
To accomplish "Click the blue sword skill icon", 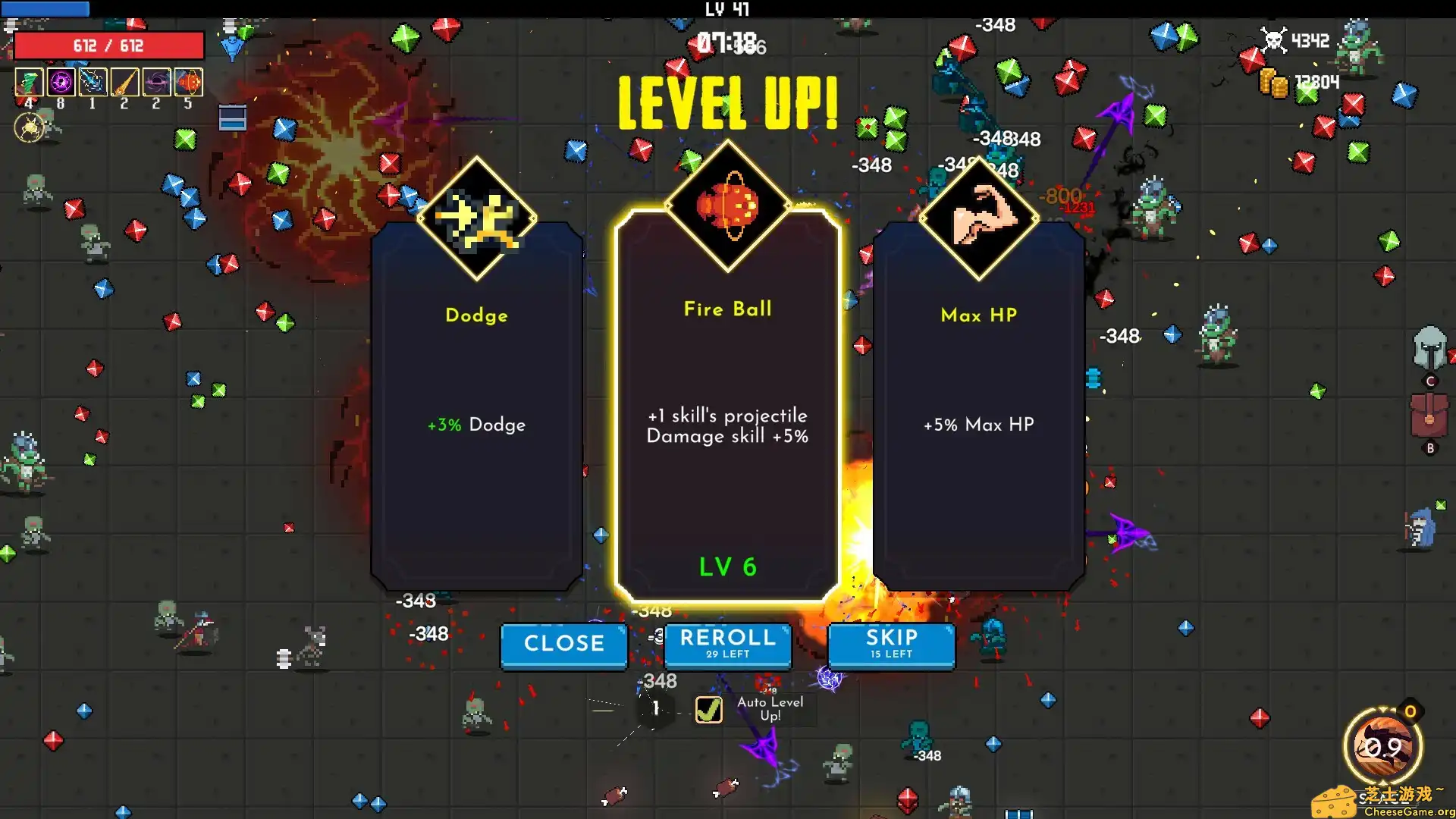I will [x=93, y=82].
